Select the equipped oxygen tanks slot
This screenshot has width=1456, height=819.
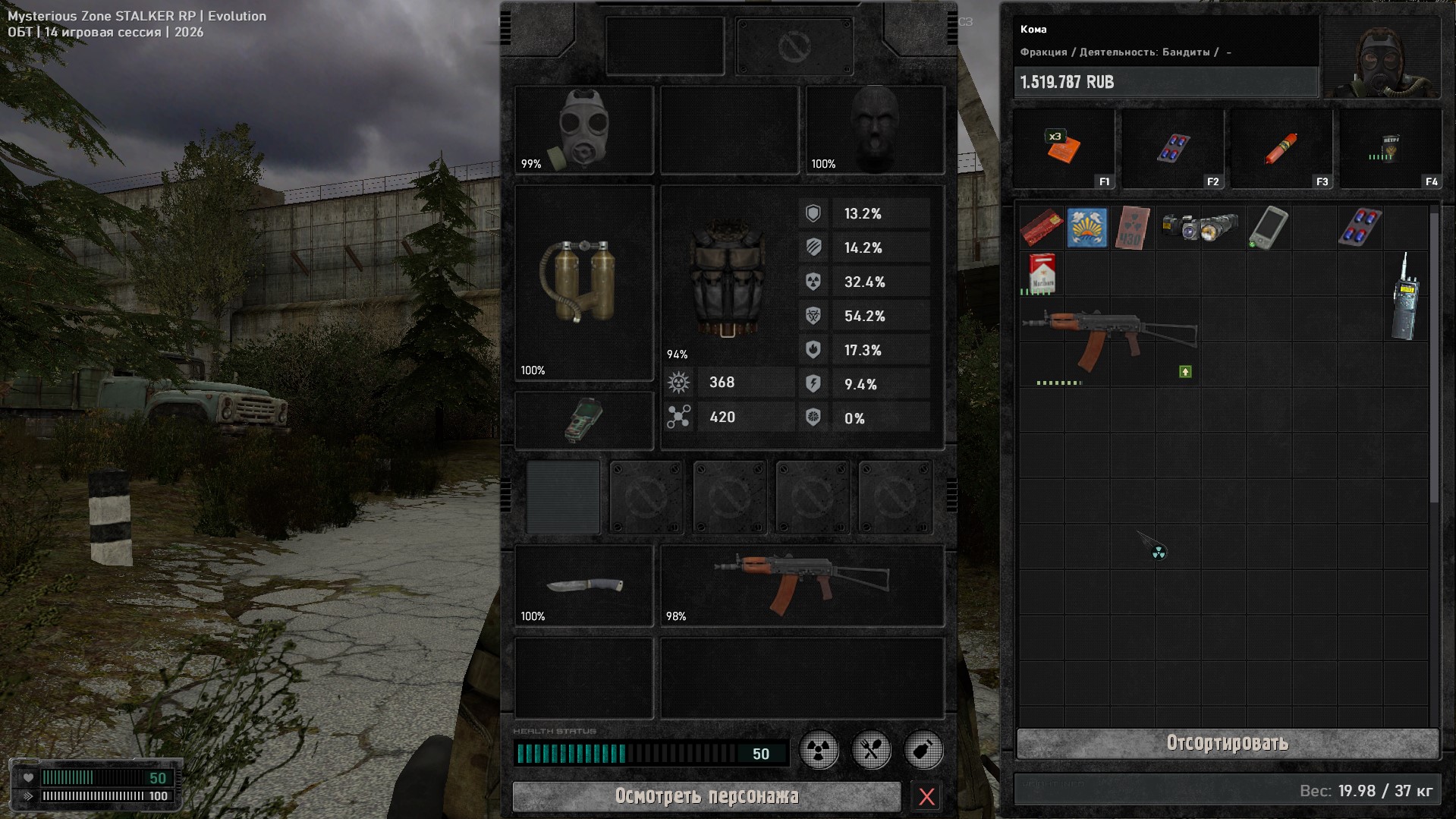pos(583,282)
